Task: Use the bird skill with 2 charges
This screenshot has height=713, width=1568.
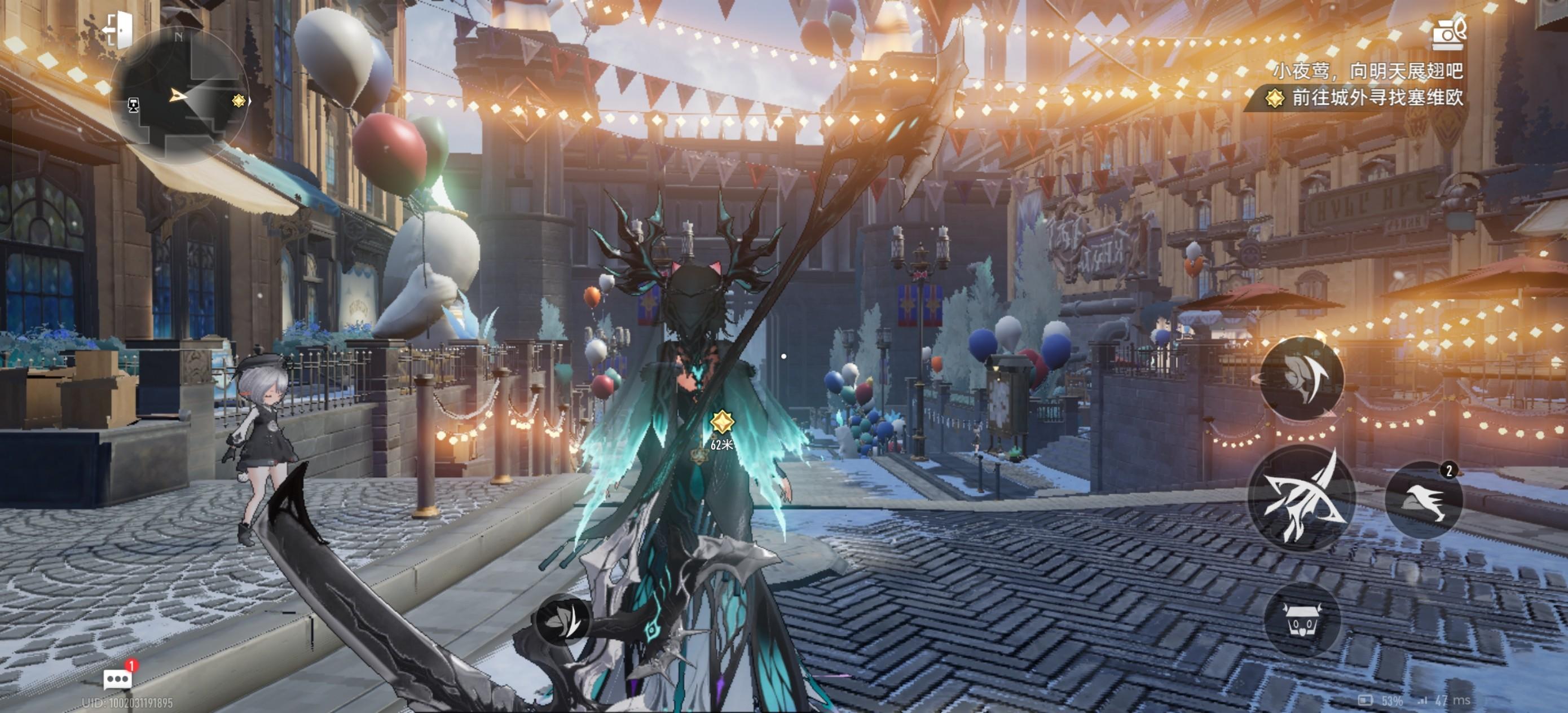Action: 1423,500
